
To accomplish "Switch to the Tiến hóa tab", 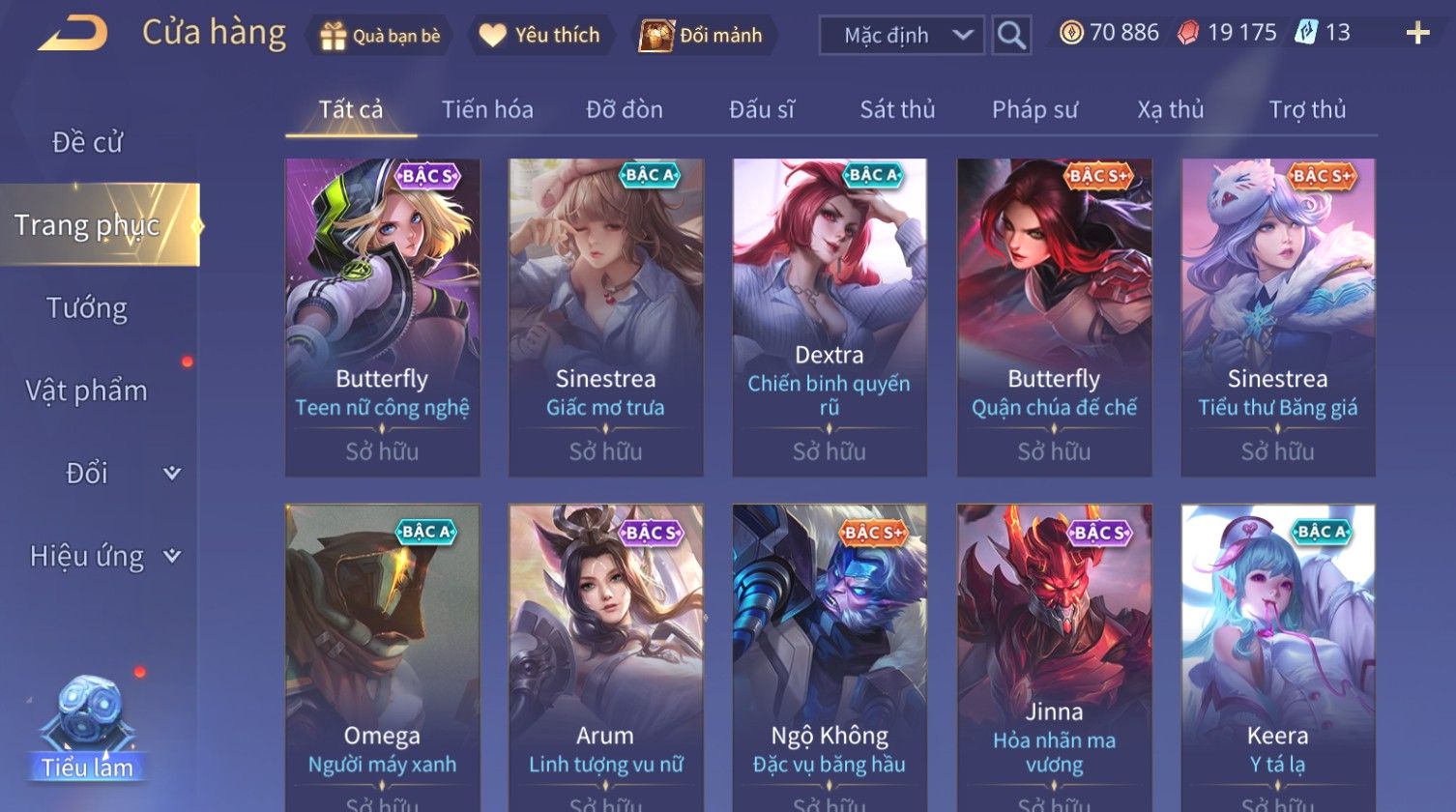I will point(487,110).
